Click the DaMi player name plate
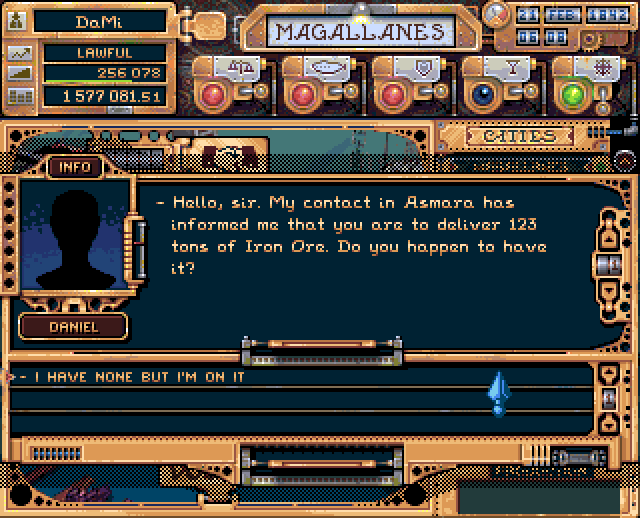Screen dimensions: 640x518 (98, 21)
